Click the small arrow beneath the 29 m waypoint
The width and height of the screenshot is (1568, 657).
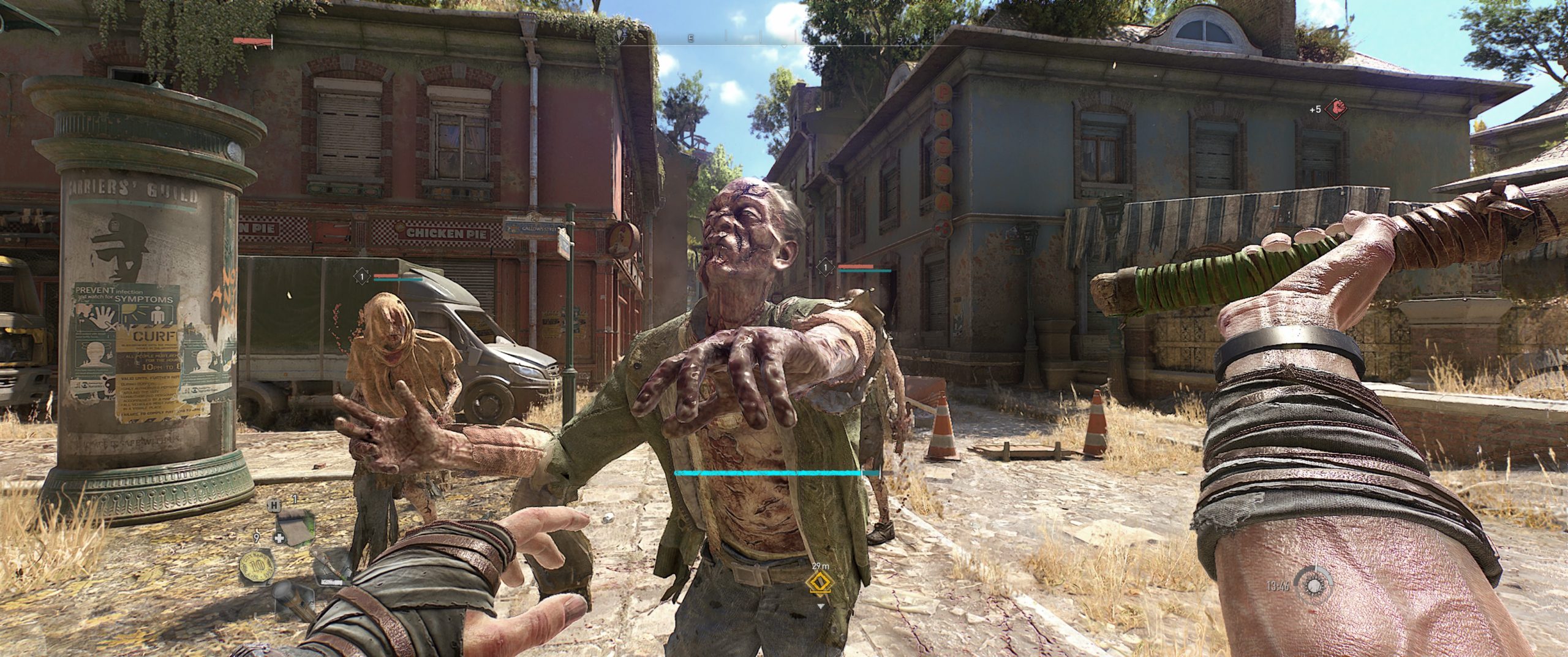click(x=821, y=606)
